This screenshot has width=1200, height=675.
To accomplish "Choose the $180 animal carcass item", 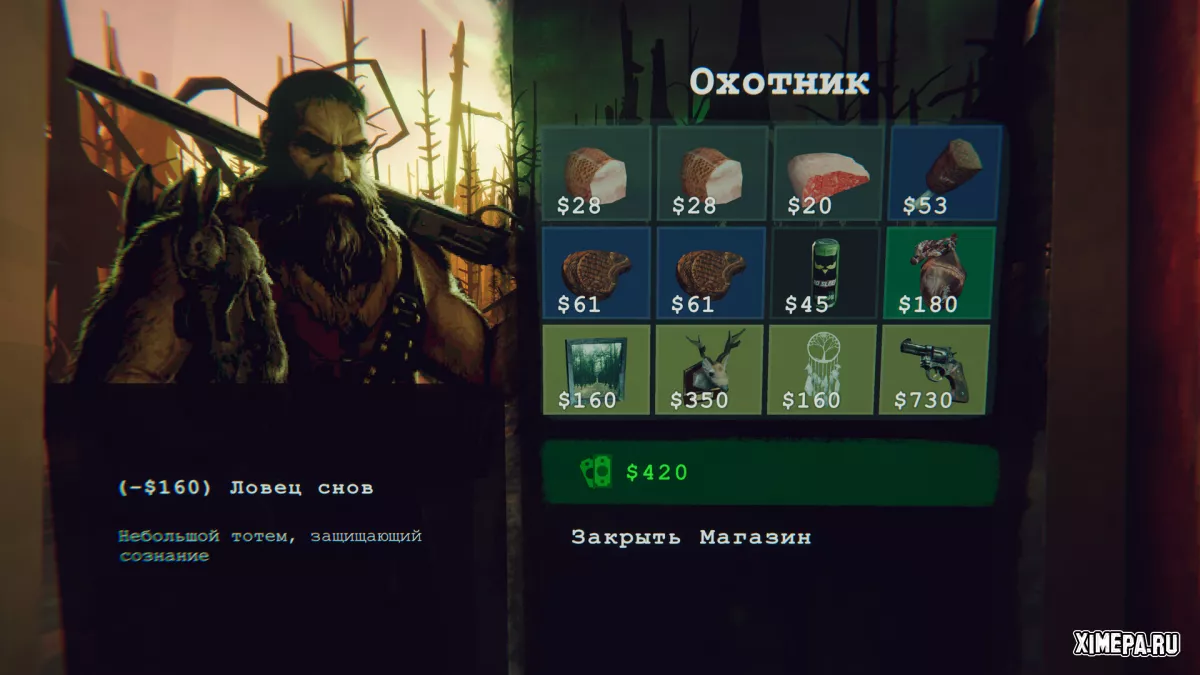I will pos(936,272).
